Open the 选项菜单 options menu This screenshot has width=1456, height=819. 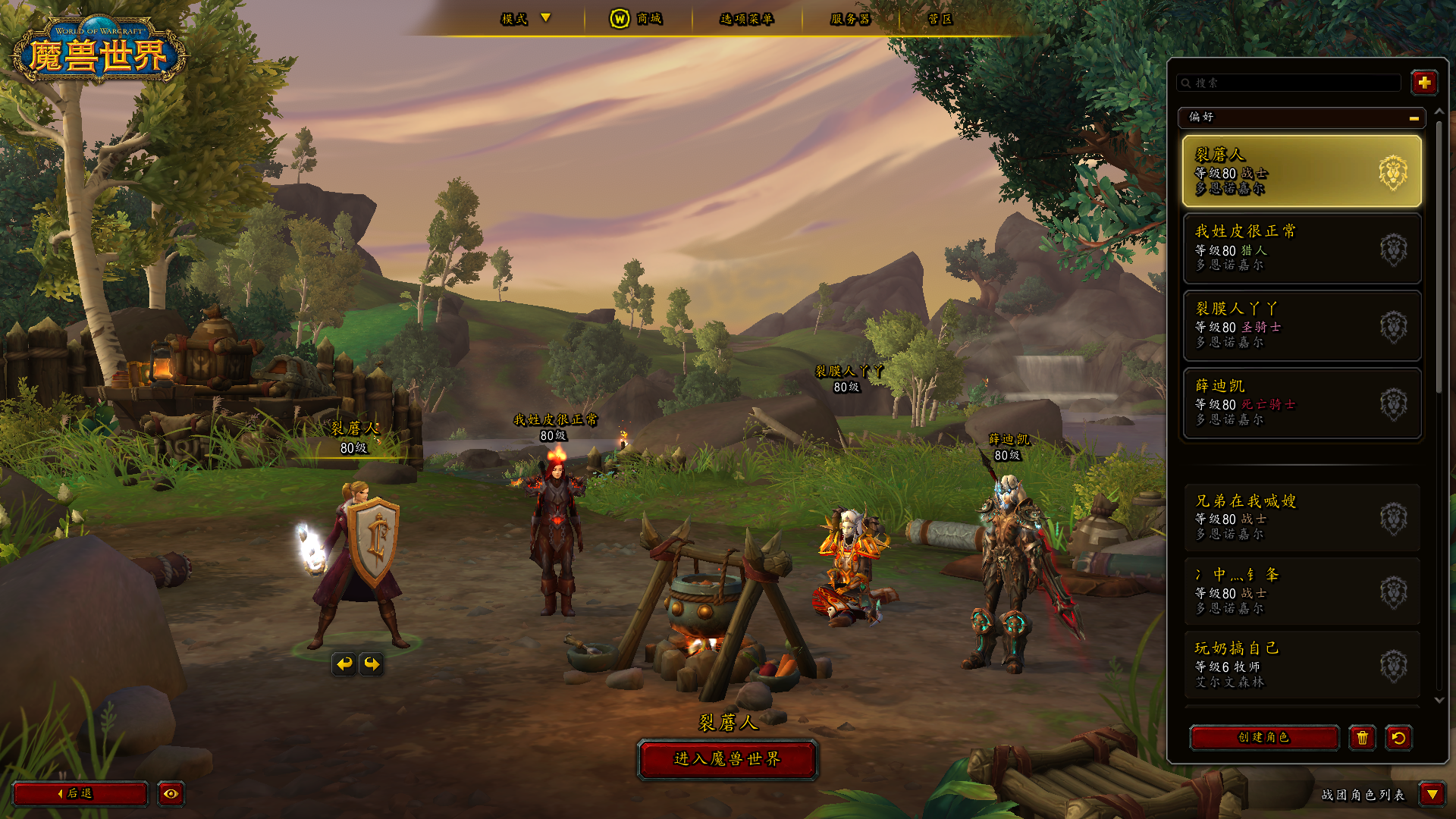click(x=746, y=19)
